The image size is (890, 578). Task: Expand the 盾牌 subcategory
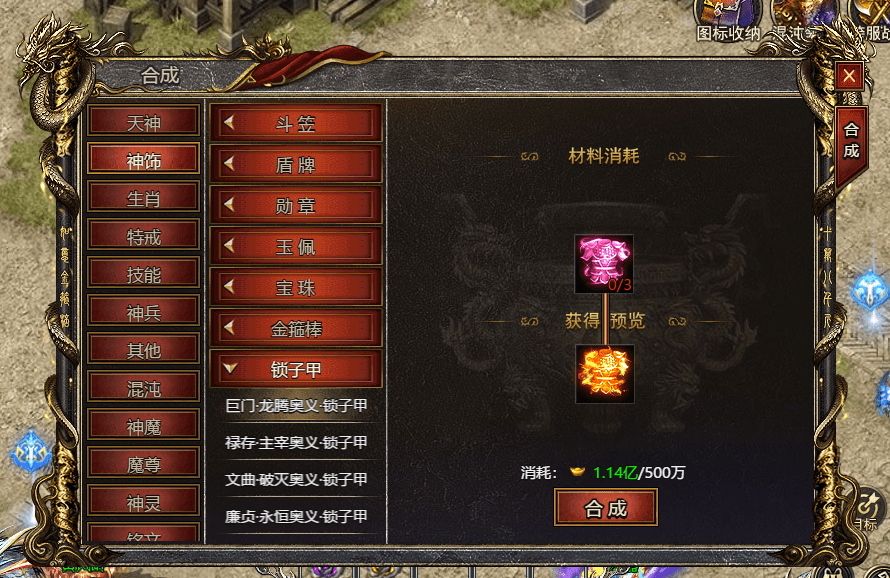click(295, 164)
